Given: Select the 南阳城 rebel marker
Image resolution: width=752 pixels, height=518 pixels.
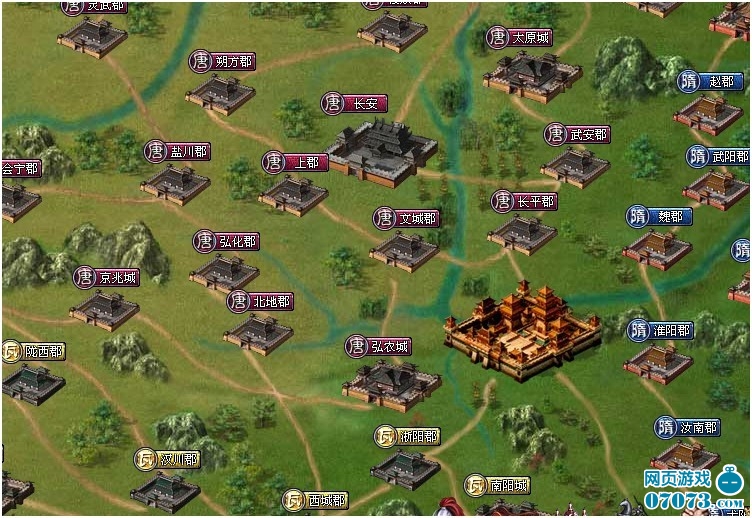Looking at the screenshot, I should click(x=498, y=486).
